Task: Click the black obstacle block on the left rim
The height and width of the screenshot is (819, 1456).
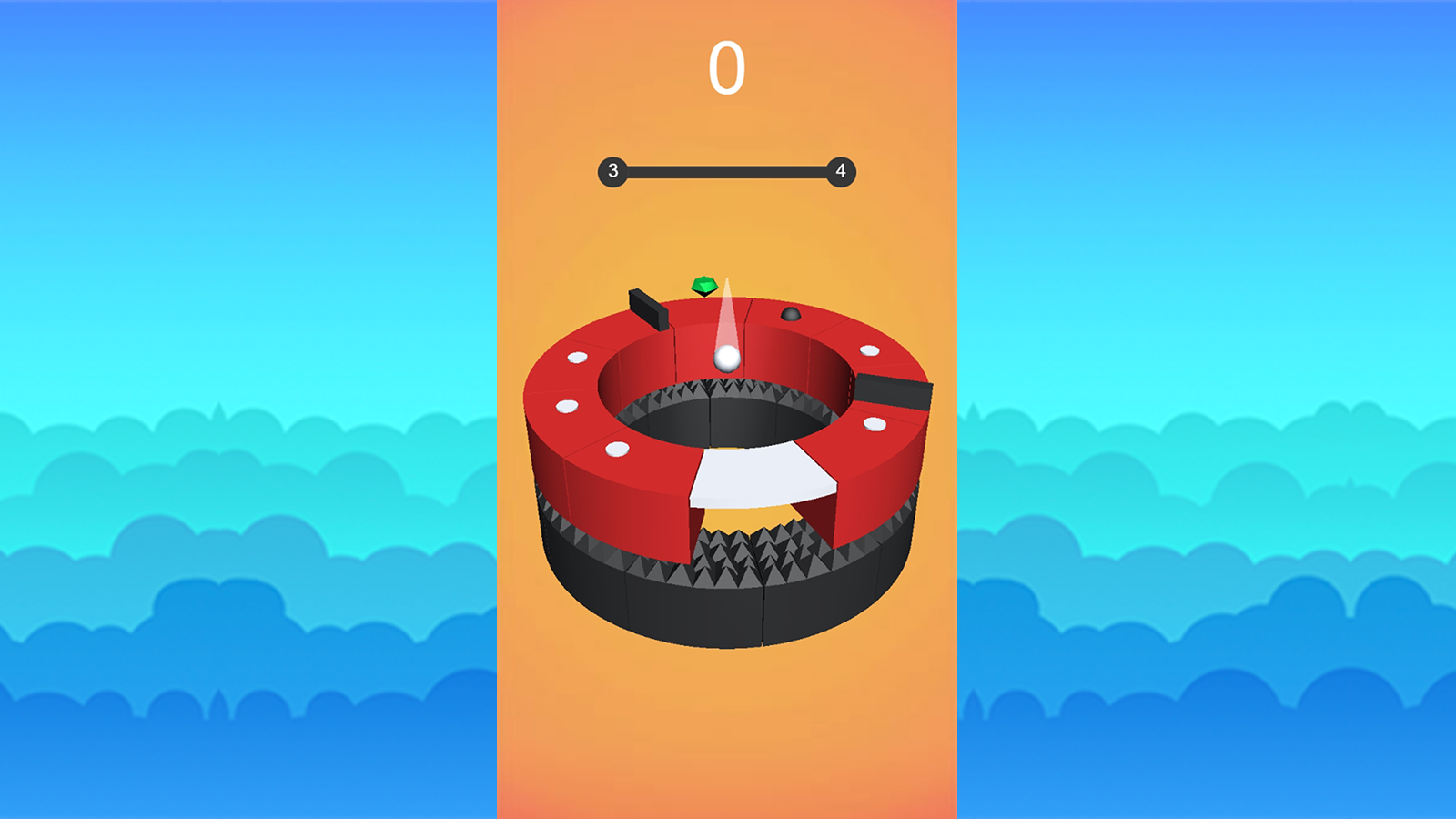Action: pos(649,309)
